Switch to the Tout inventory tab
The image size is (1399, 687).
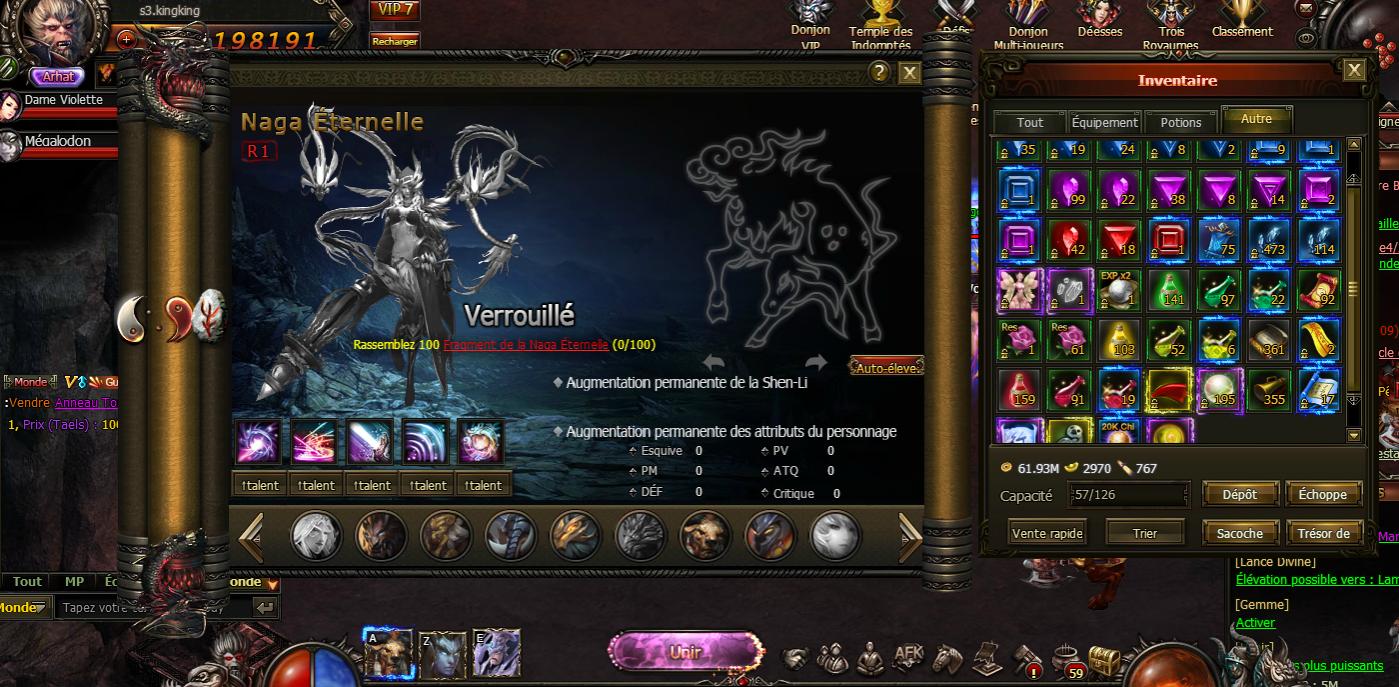point(1029,122)
